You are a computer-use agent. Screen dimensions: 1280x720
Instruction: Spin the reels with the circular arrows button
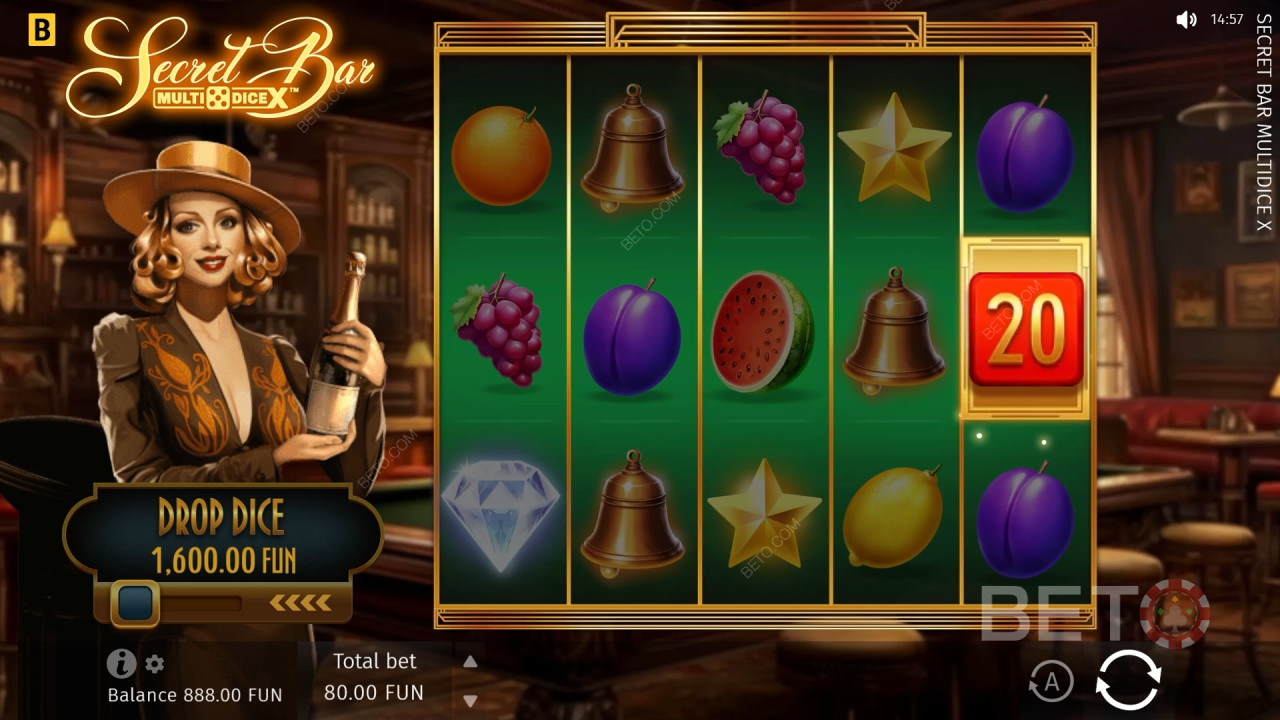click(x=1128, y=681)
